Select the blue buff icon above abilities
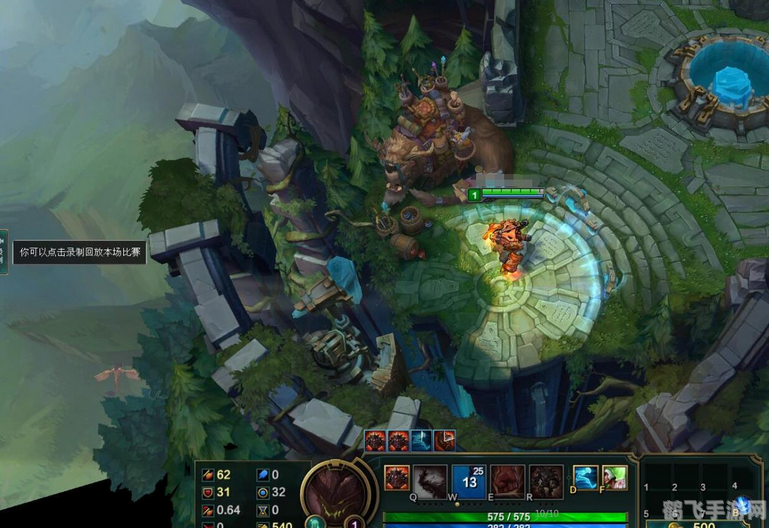The image size is (772, 528). [422, 440]
